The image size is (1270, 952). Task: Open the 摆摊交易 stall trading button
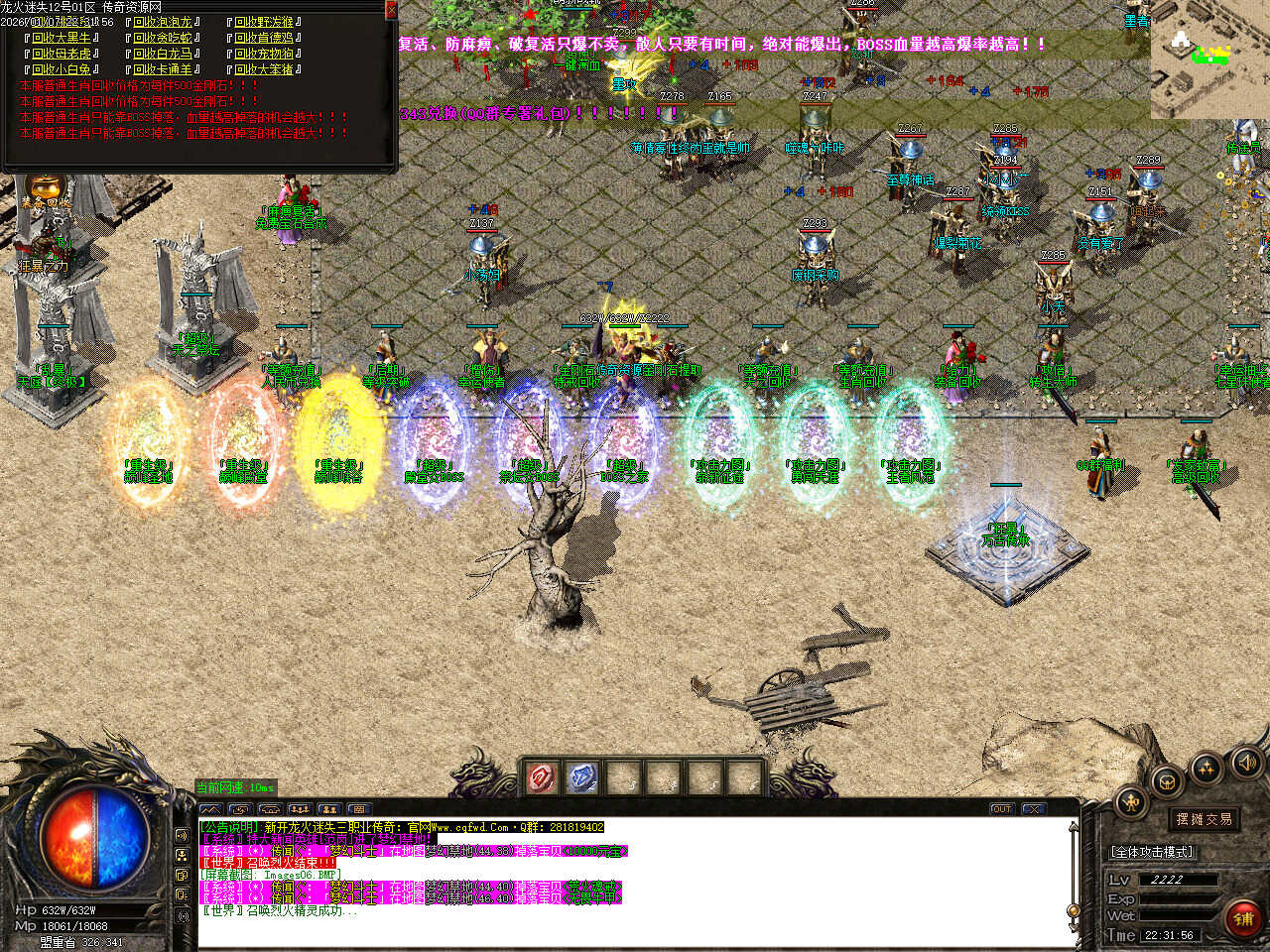(x=1204, y=819)
